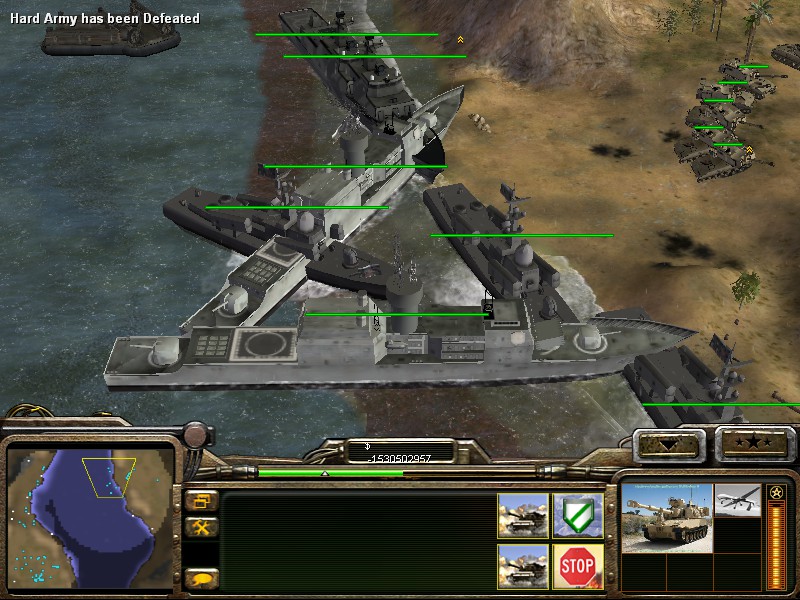
Task: Issue the STOP command
Action: click(x=577, y=567)
